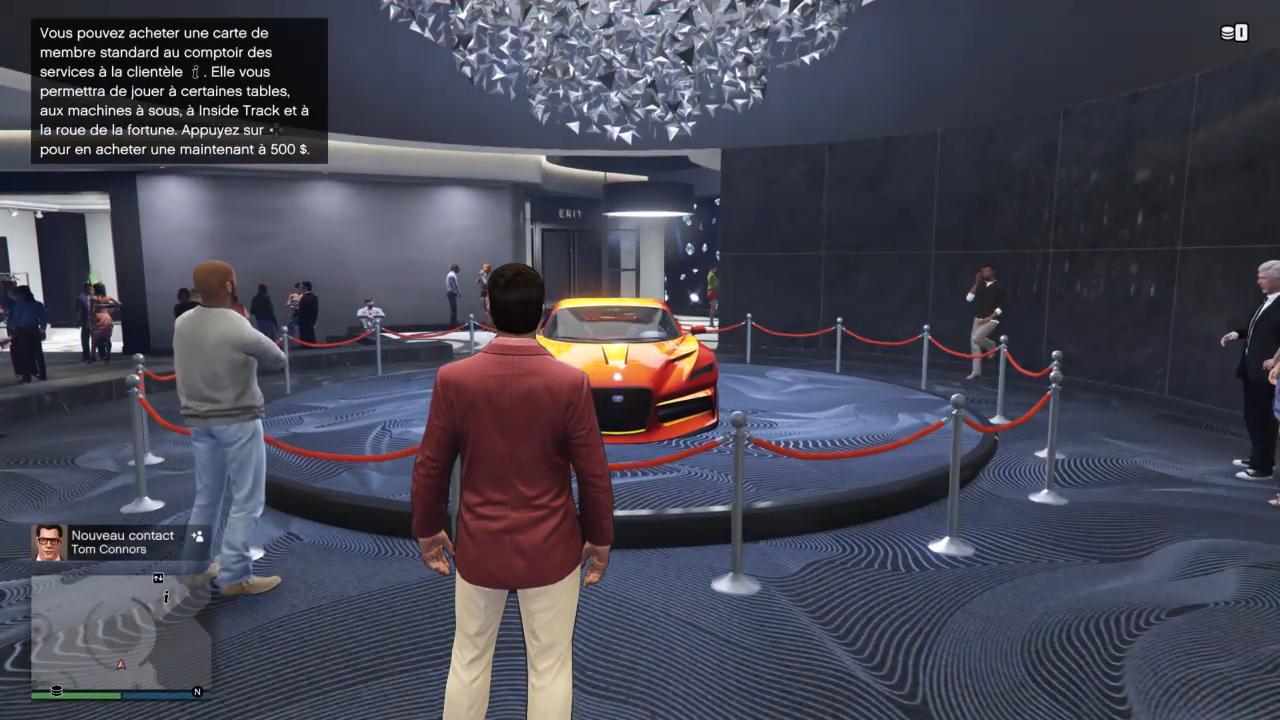Viewport: 1280px width, 720px height.
Task: Click the casino chips marker on minimap edge
Action: click(x=56, y=690)
